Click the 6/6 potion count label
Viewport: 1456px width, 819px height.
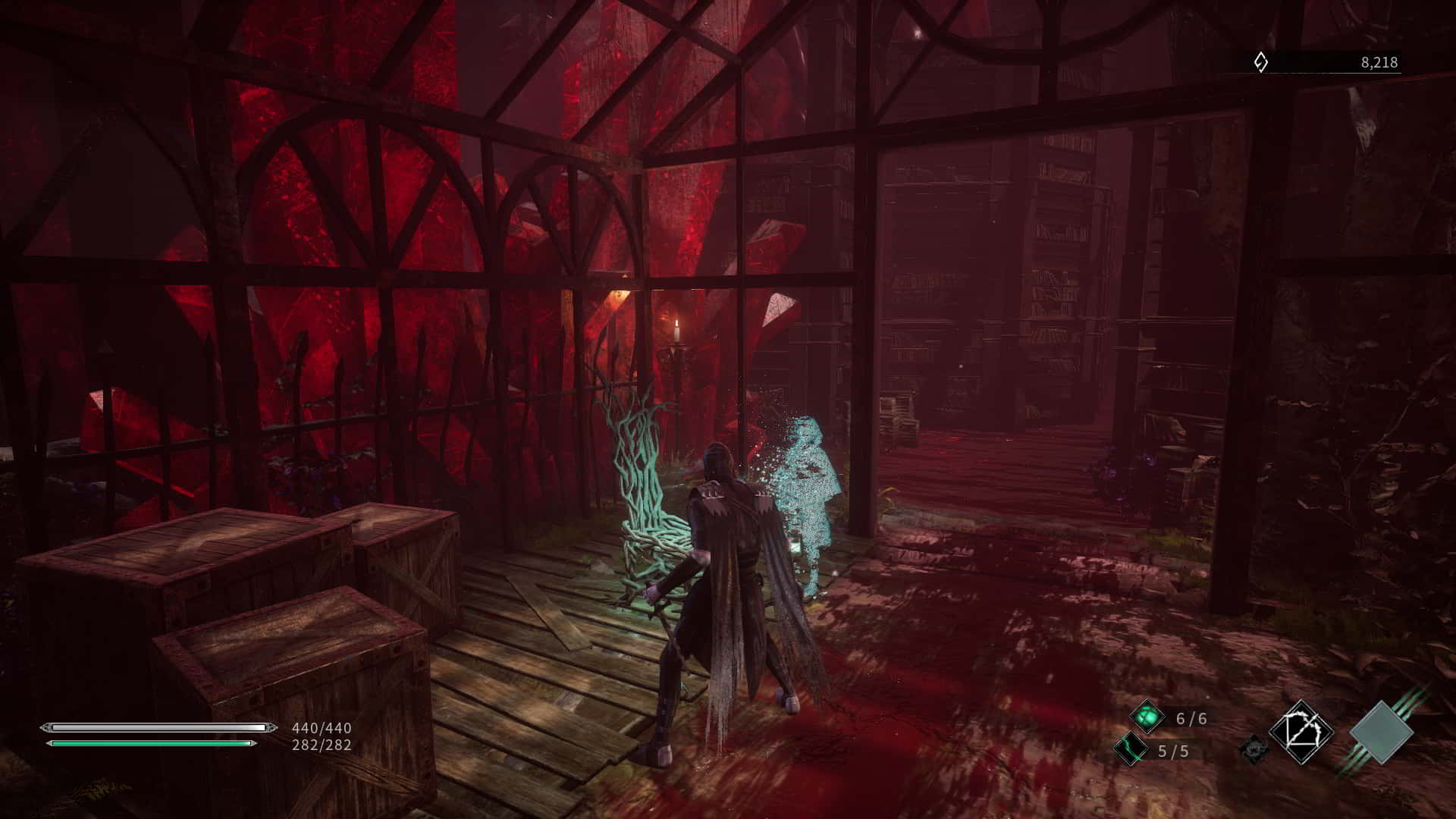pyautogui.click(x=1191, y=719)
